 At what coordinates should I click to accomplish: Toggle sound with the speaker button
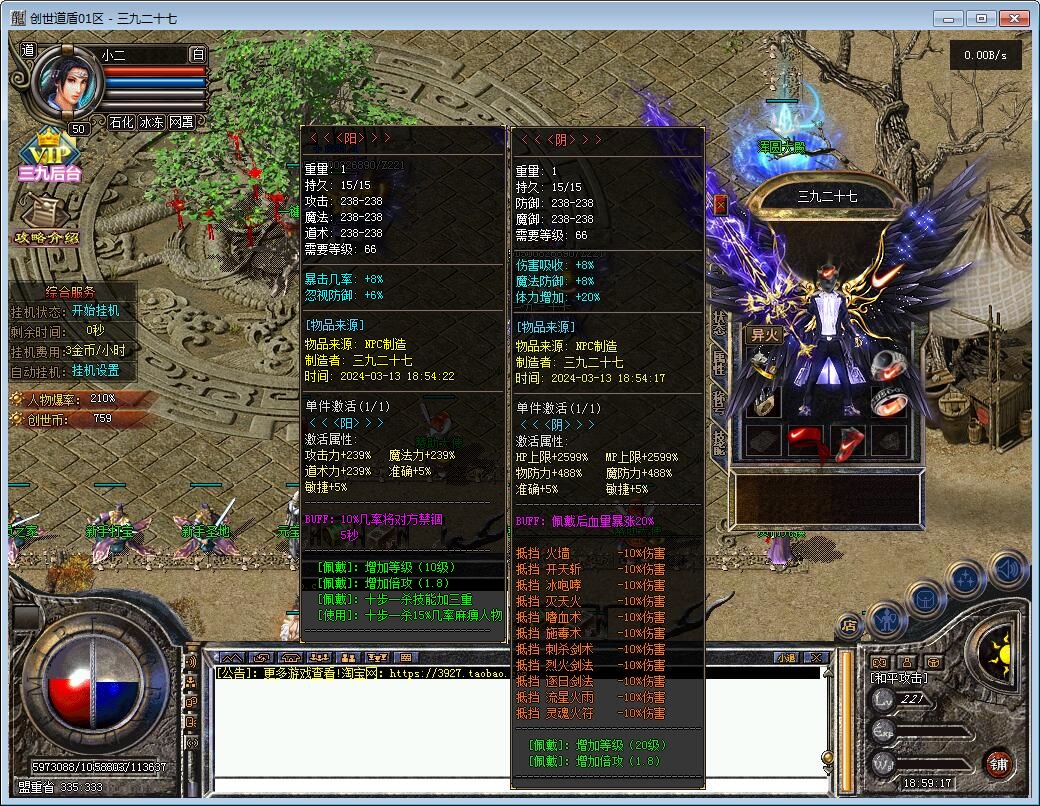point(1008,570)
